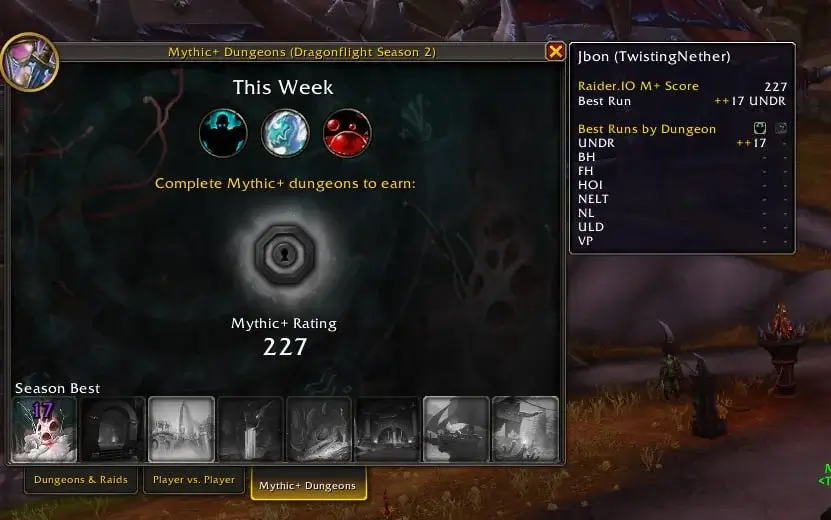Viewport: 831px width, 520px height.
Task: Select the Mythic+ Dungeons tab
Action: point(307,485)
